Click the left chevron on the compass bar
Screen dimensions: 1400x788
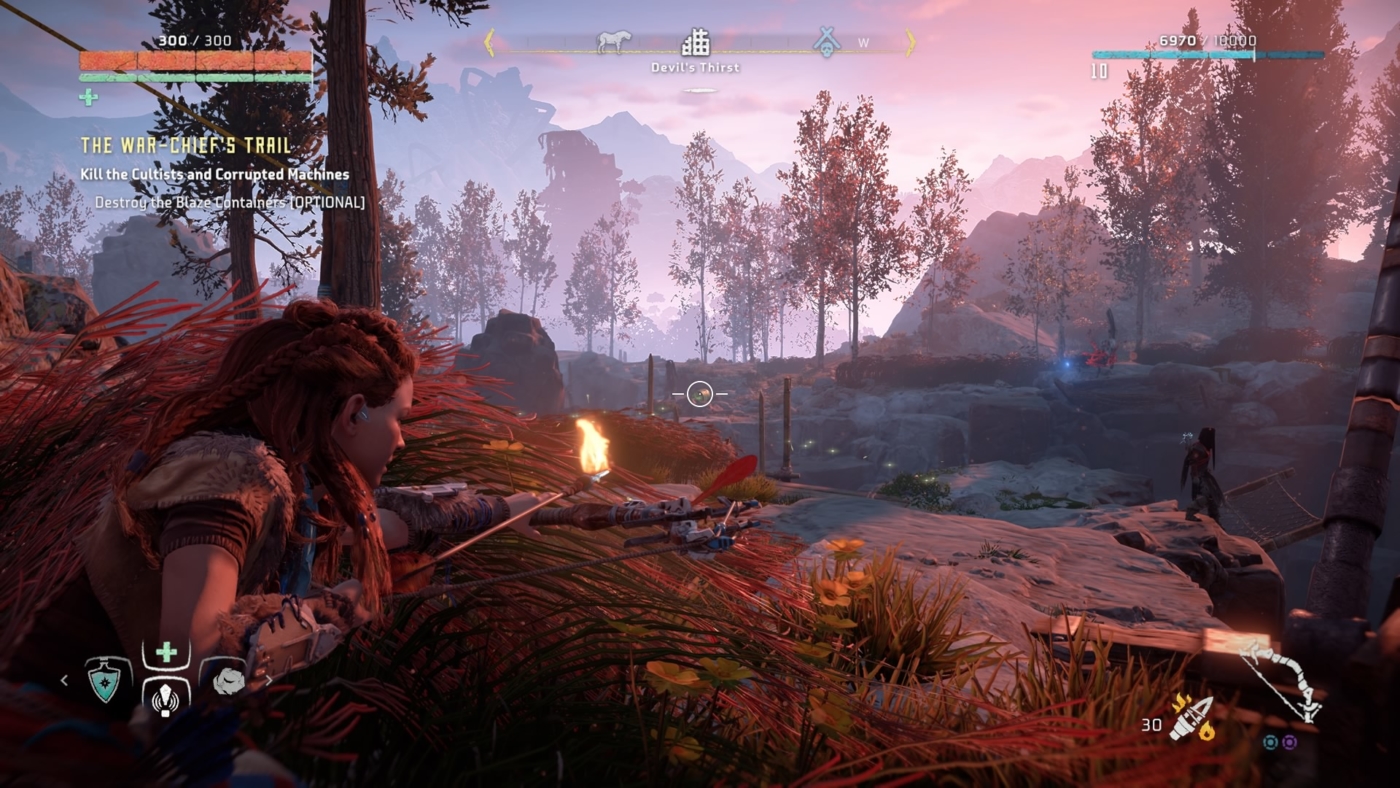pos(490,42)
